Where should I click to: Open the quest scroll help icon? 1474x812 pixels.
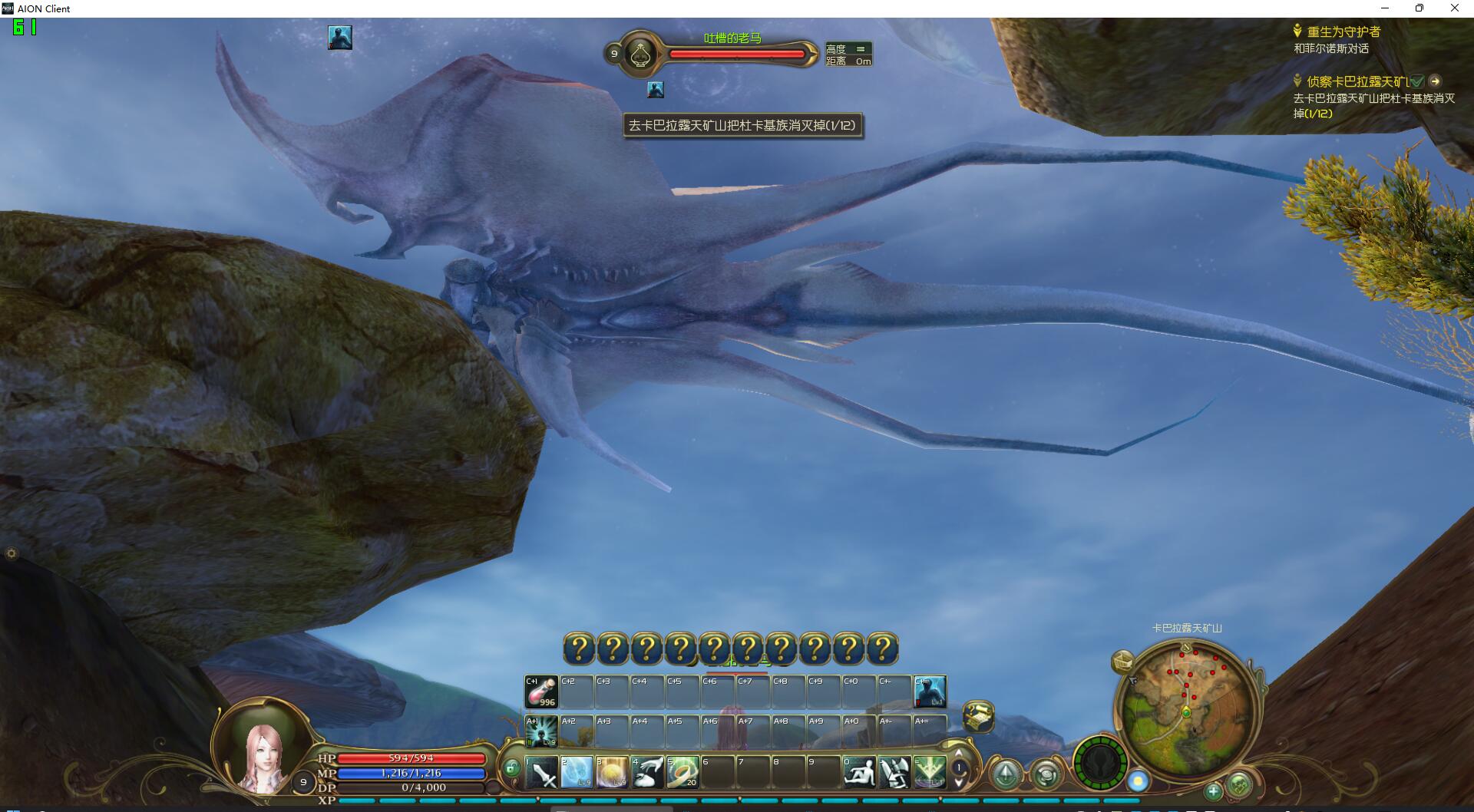[978, 716]
